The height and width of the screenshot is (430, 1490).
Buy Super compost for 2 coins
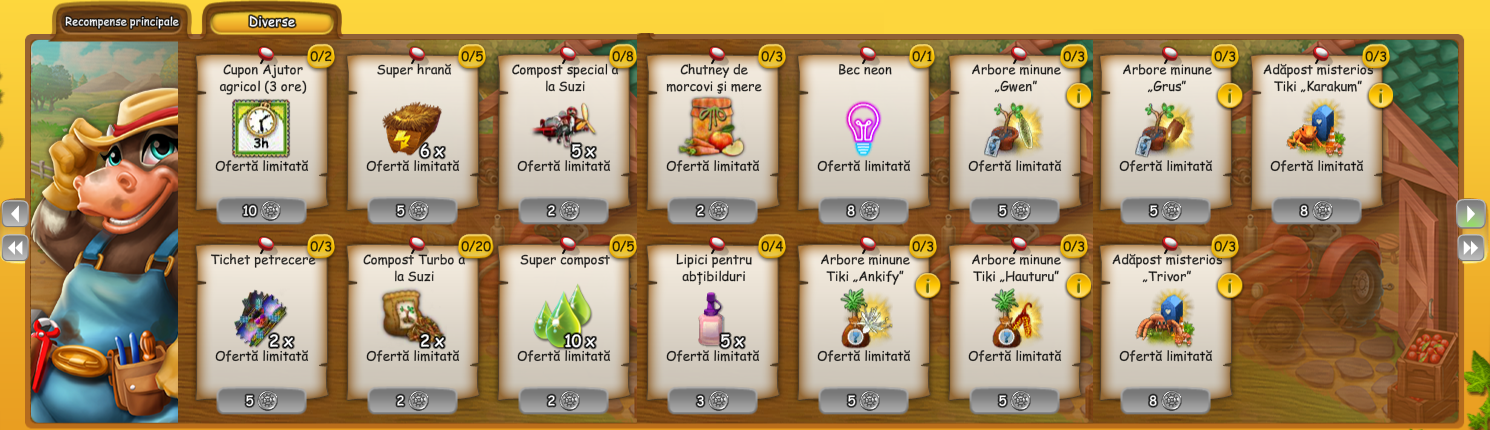click(x=564, y=401)
